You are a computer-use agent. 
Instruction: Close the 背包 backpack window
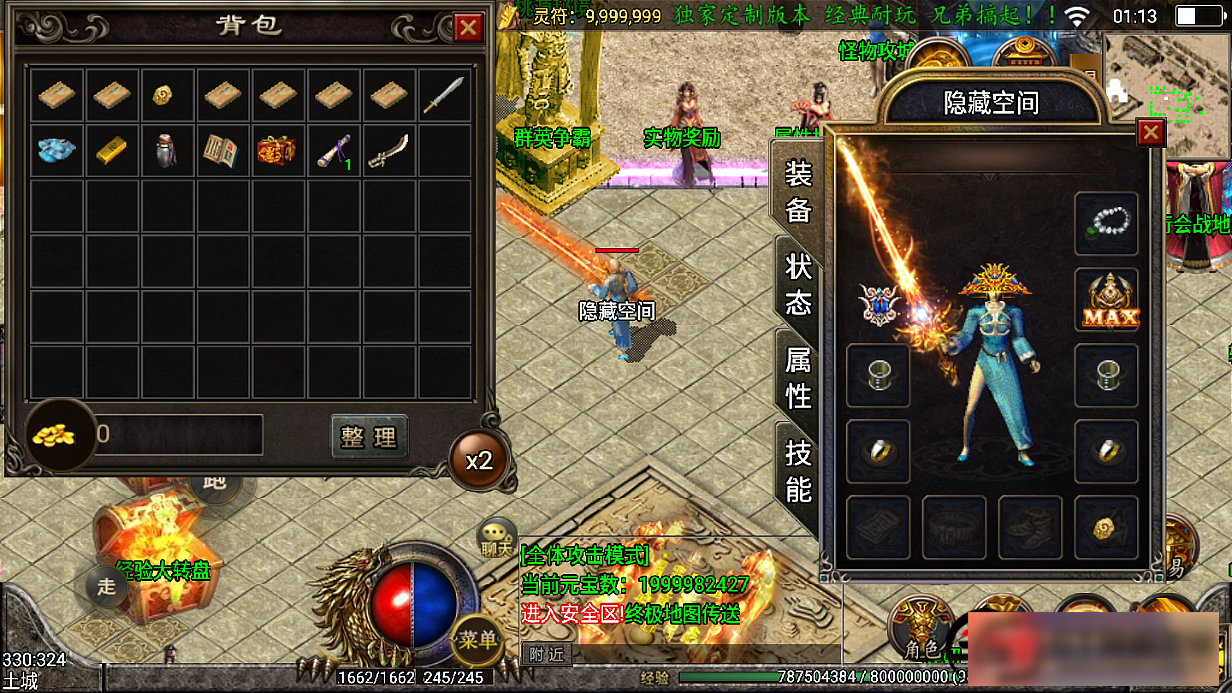tap(468, 28)
